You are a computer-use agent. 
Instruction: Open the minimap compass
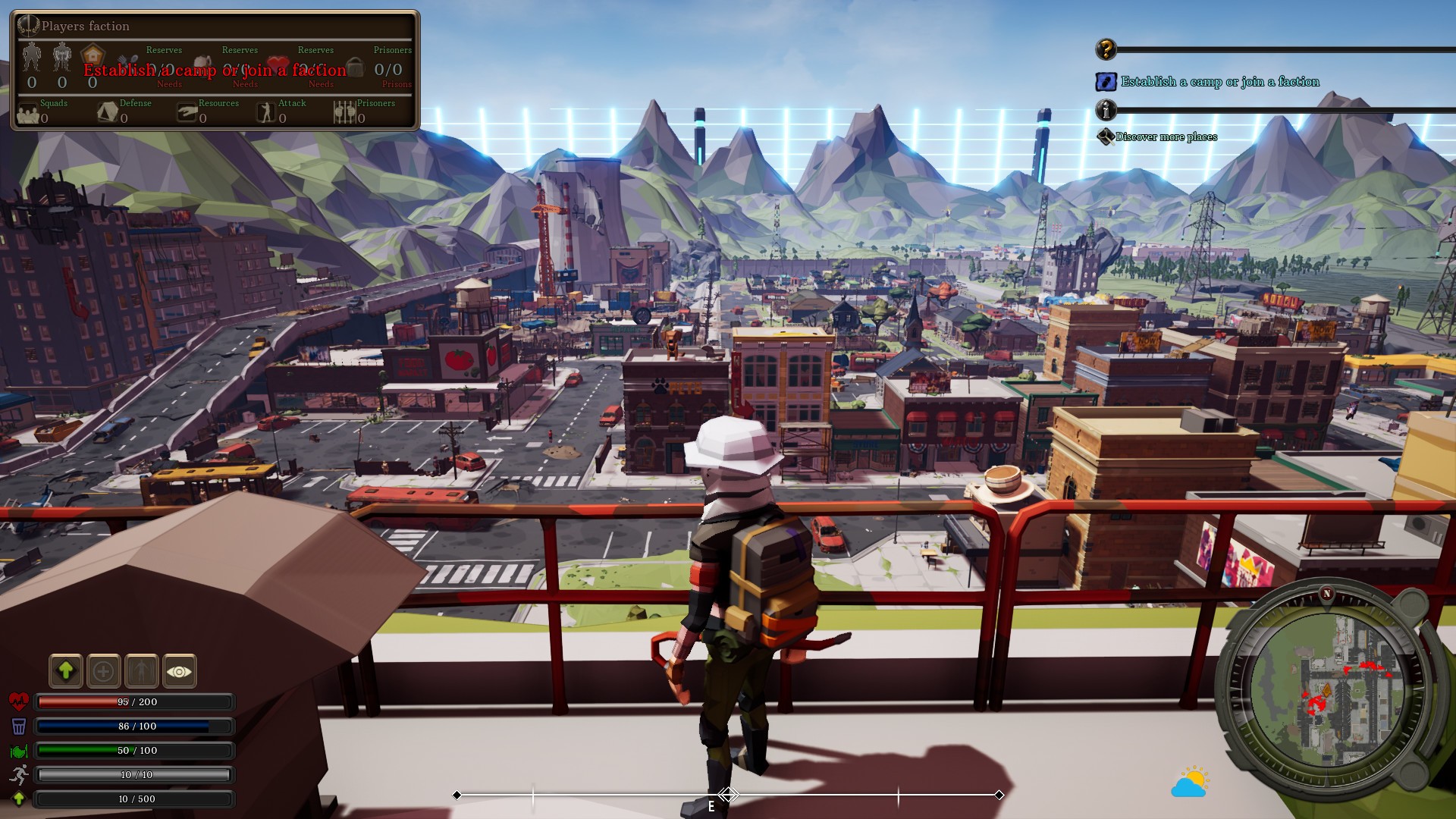click(1326, 692)
